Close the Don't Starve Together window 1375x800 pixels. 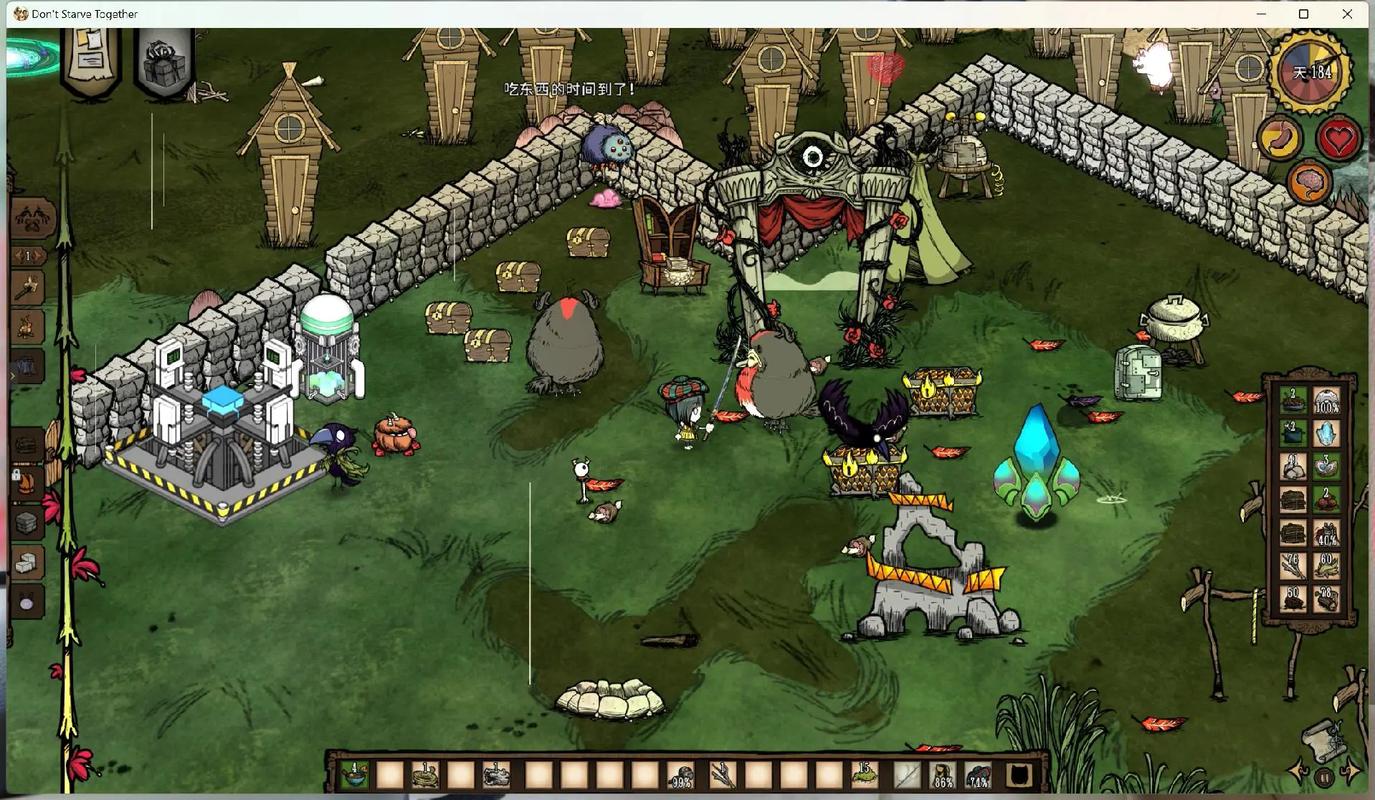tap(1347, 14)
